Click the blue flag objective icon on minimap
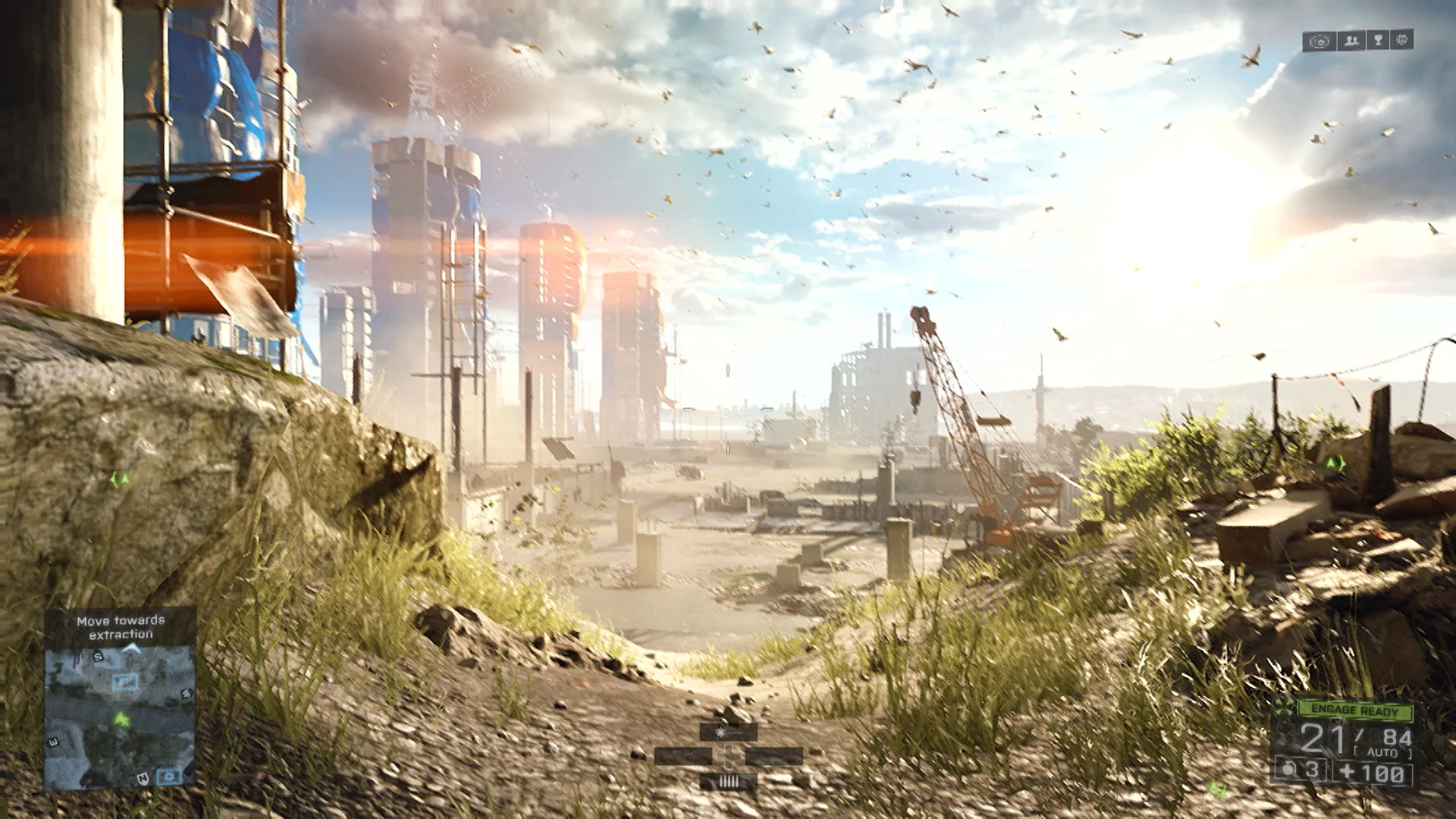1456x819 pixels. [124, 682]
